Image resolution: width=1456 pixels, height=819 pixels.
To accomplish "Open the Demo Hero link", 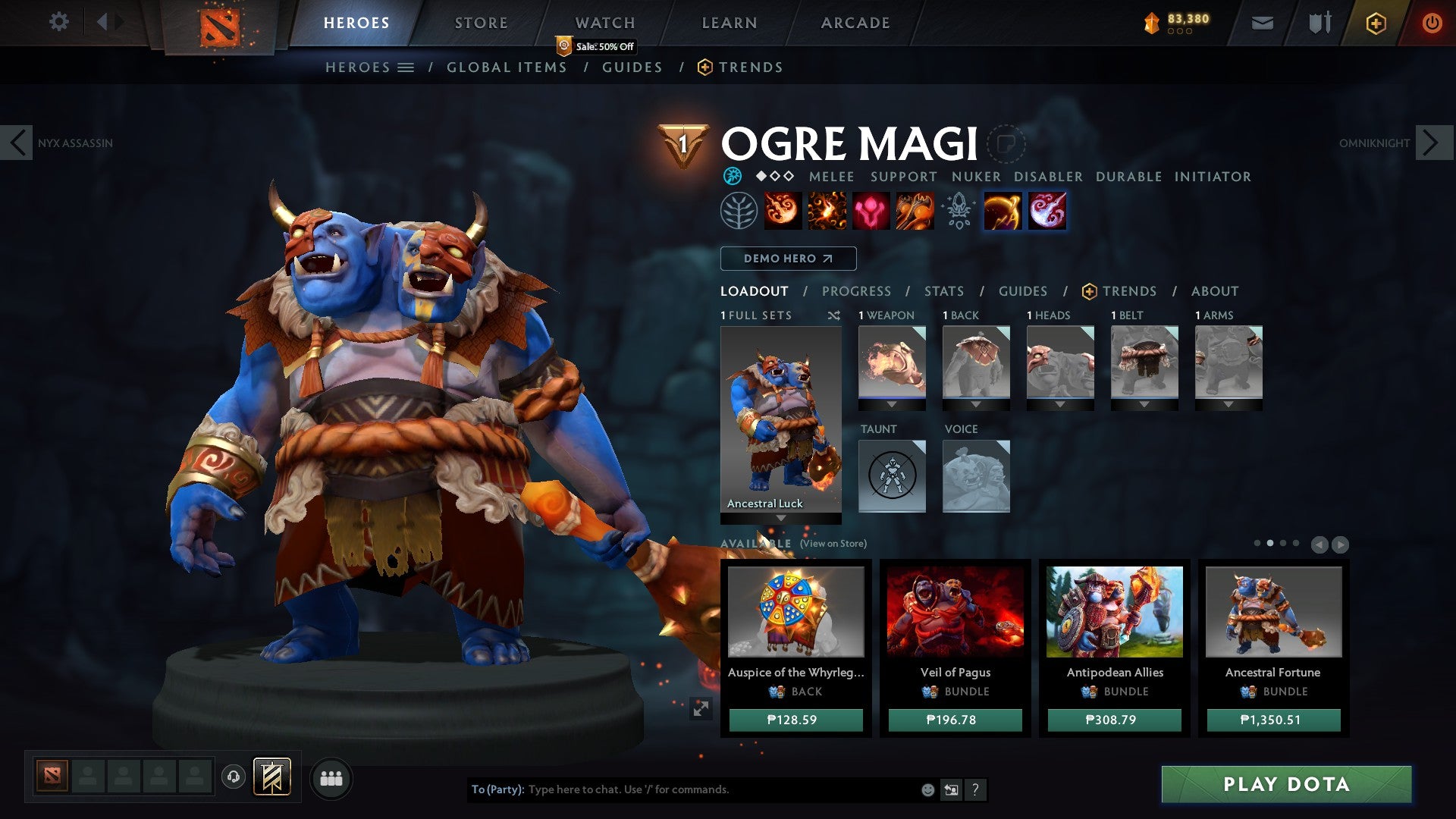I will click(787, 259).
